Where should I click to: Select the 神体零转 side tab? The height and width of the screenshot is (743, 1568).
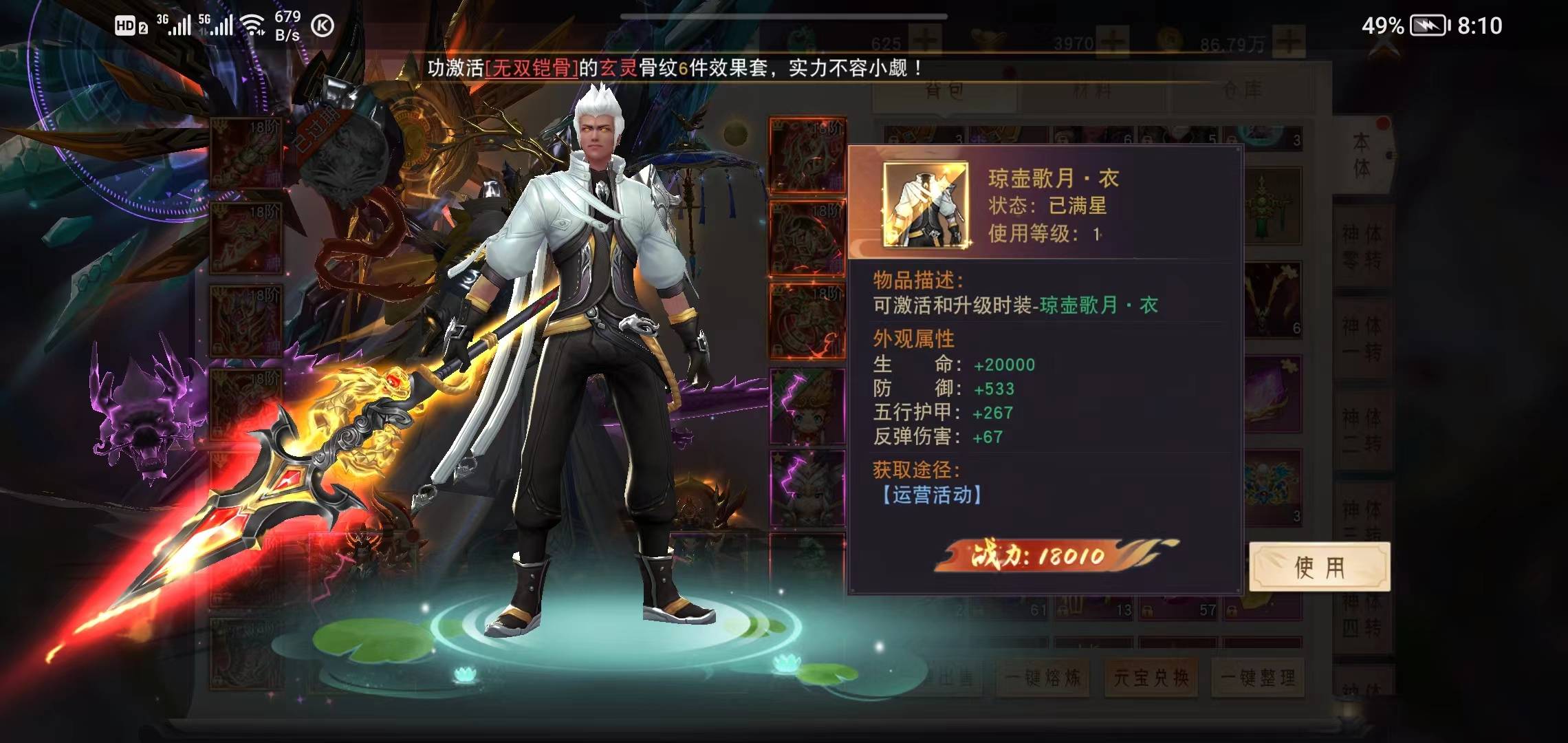click(x=1362, y=246)
